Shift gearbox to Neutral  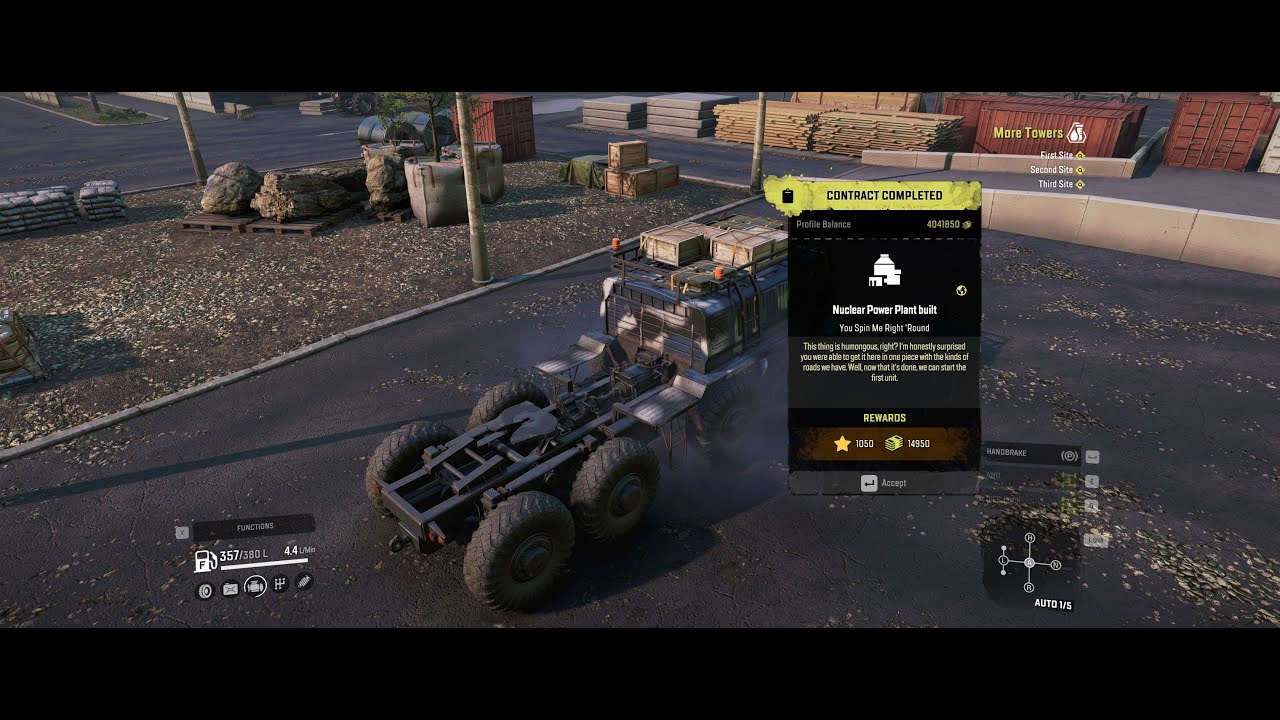[x=1055, y=565]
